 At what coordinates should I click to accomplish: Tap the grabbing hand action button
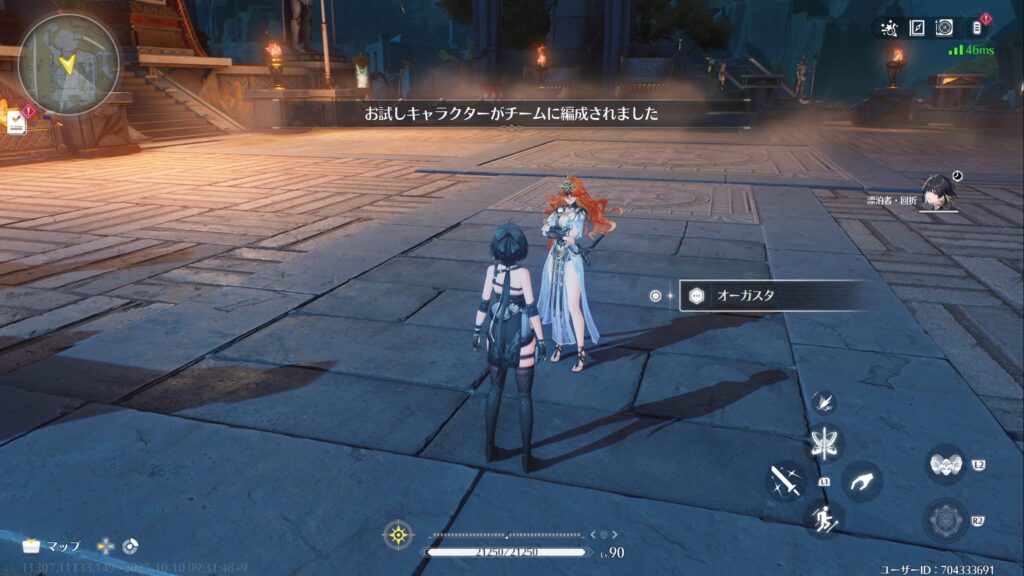pos(861,482)
